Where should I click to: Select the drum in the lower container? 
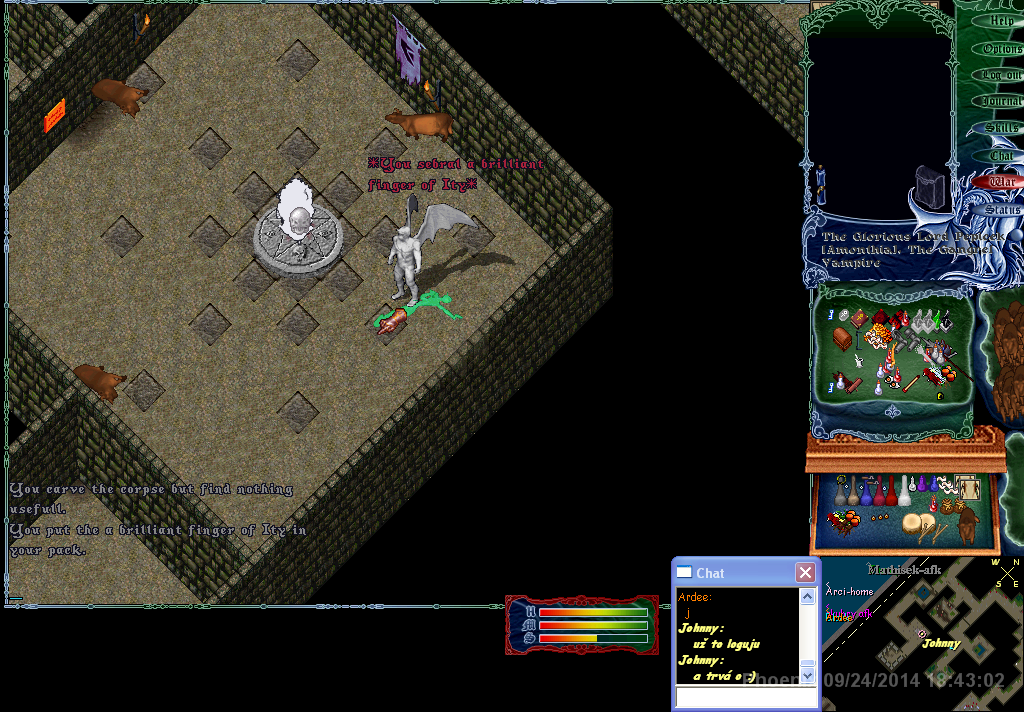[914, 524]
